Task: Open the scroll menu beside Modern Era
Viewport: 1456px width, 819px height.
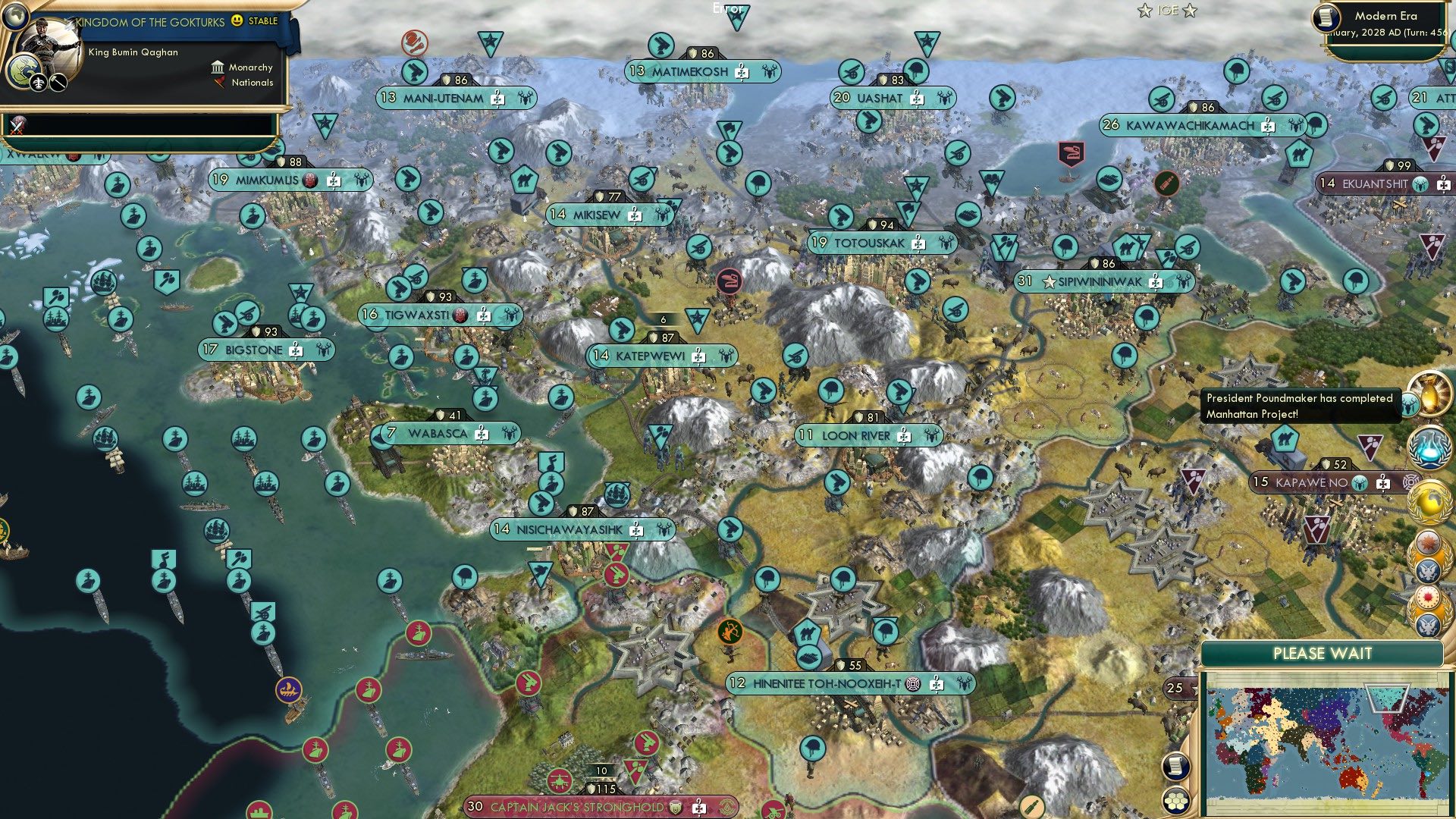Action: (x=1326, y=18)
